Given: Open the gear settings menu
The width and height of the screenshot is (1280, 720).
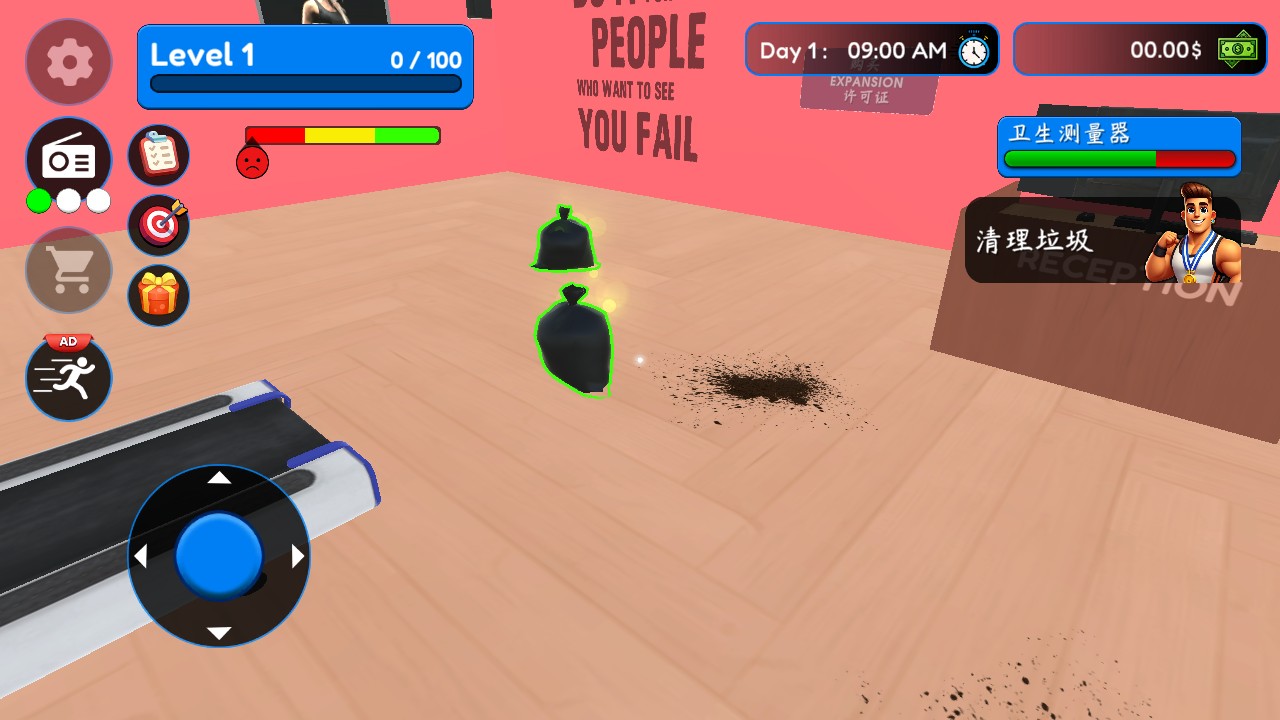Looking at the screenshot, I should point(68,62).
